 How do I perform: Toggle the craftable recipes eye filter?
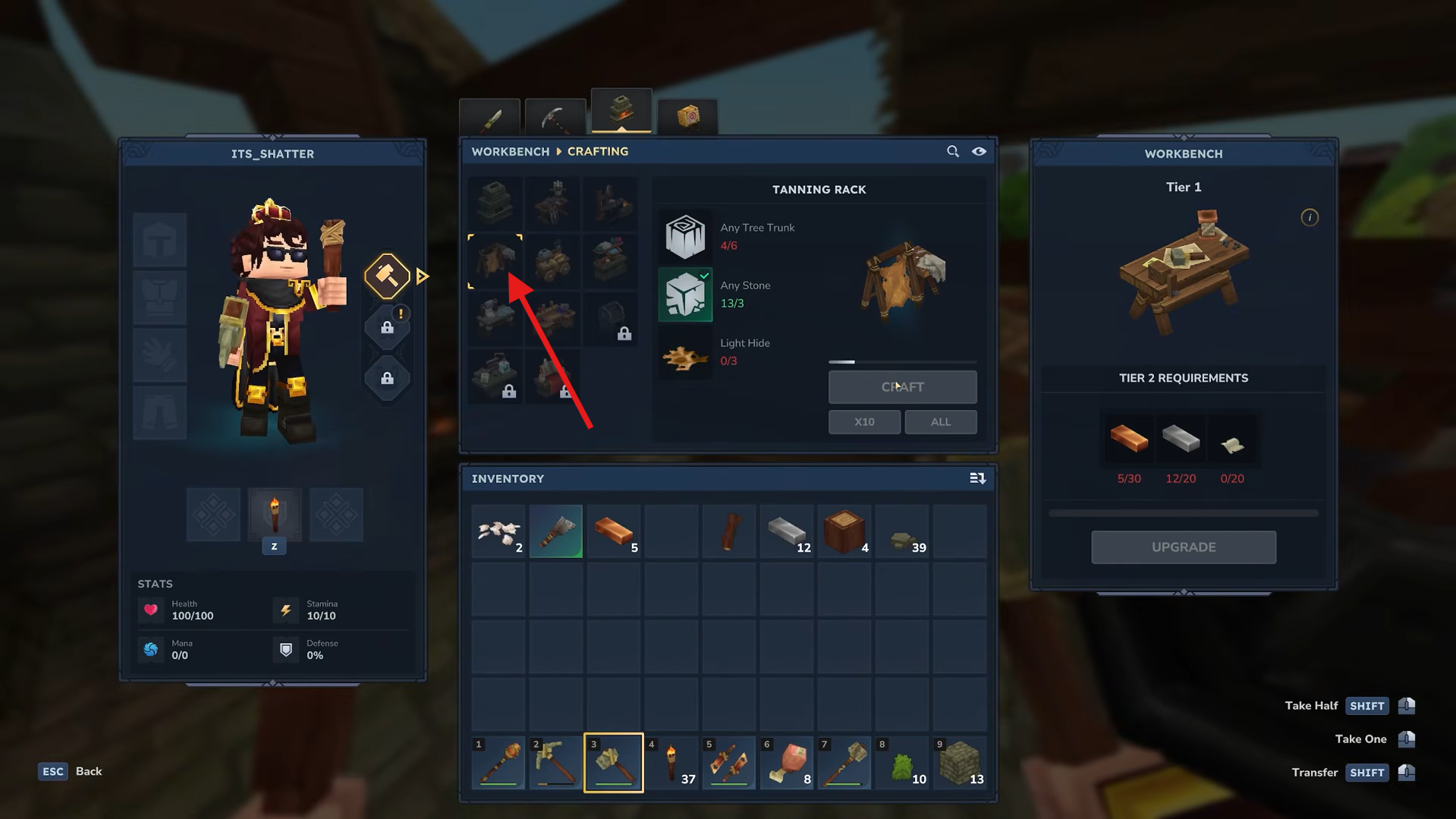pos(979,151)
